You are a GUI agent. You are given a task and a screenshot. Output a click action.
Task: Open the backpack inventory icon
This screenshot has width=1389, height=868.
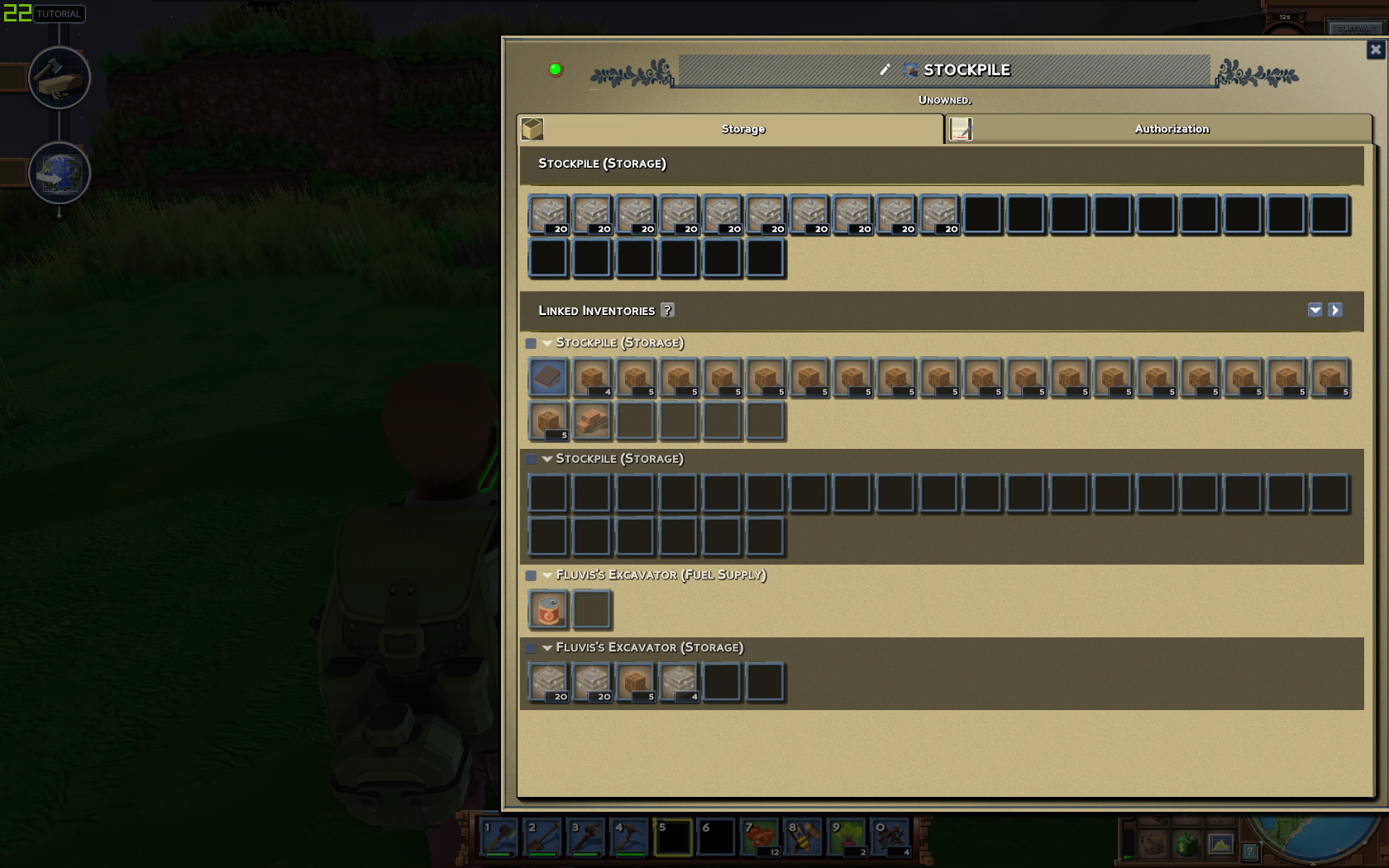tap(1153, 846)
